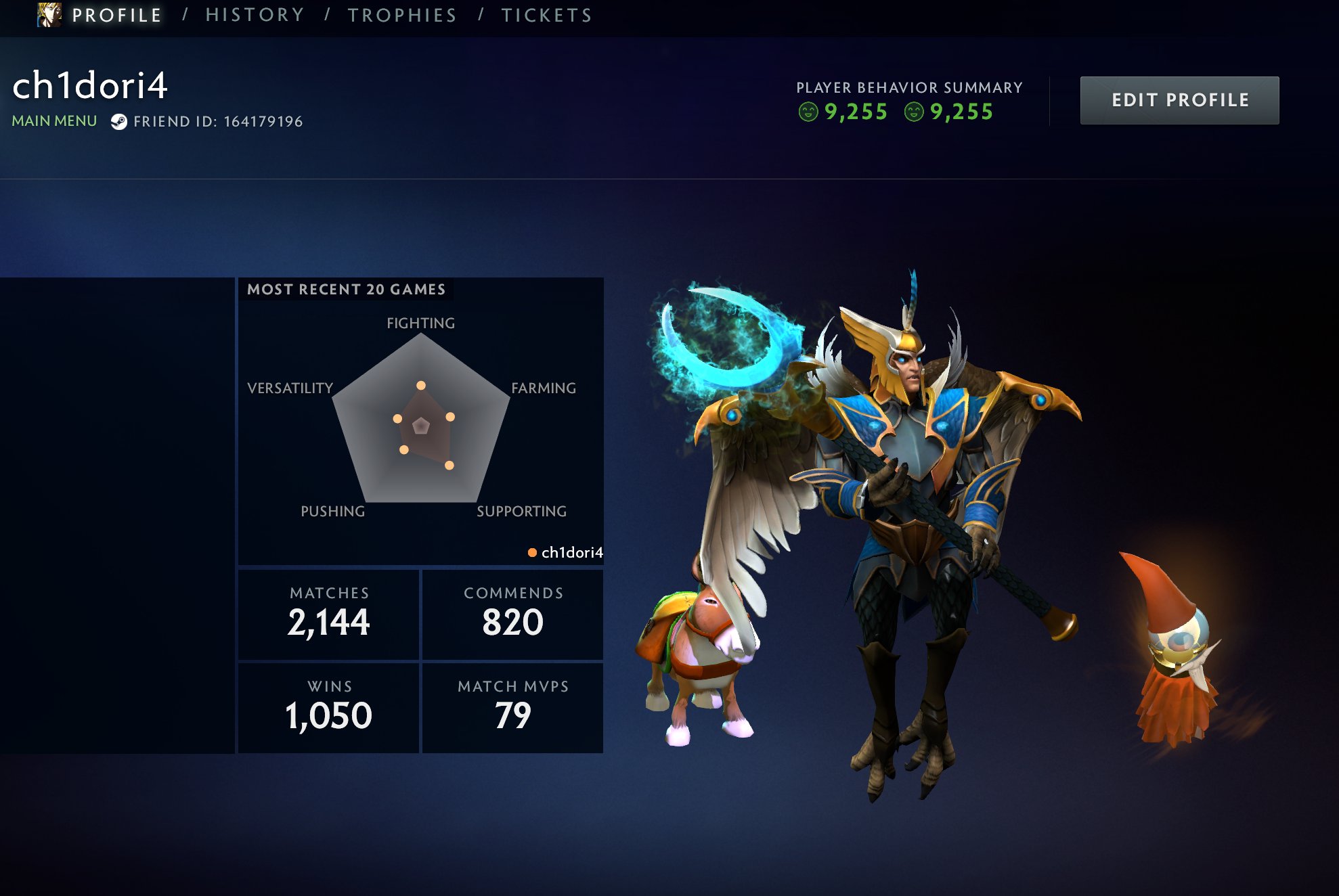
Task: Click the MATCH MVPS stat box
Action: (x=513, y=704)
